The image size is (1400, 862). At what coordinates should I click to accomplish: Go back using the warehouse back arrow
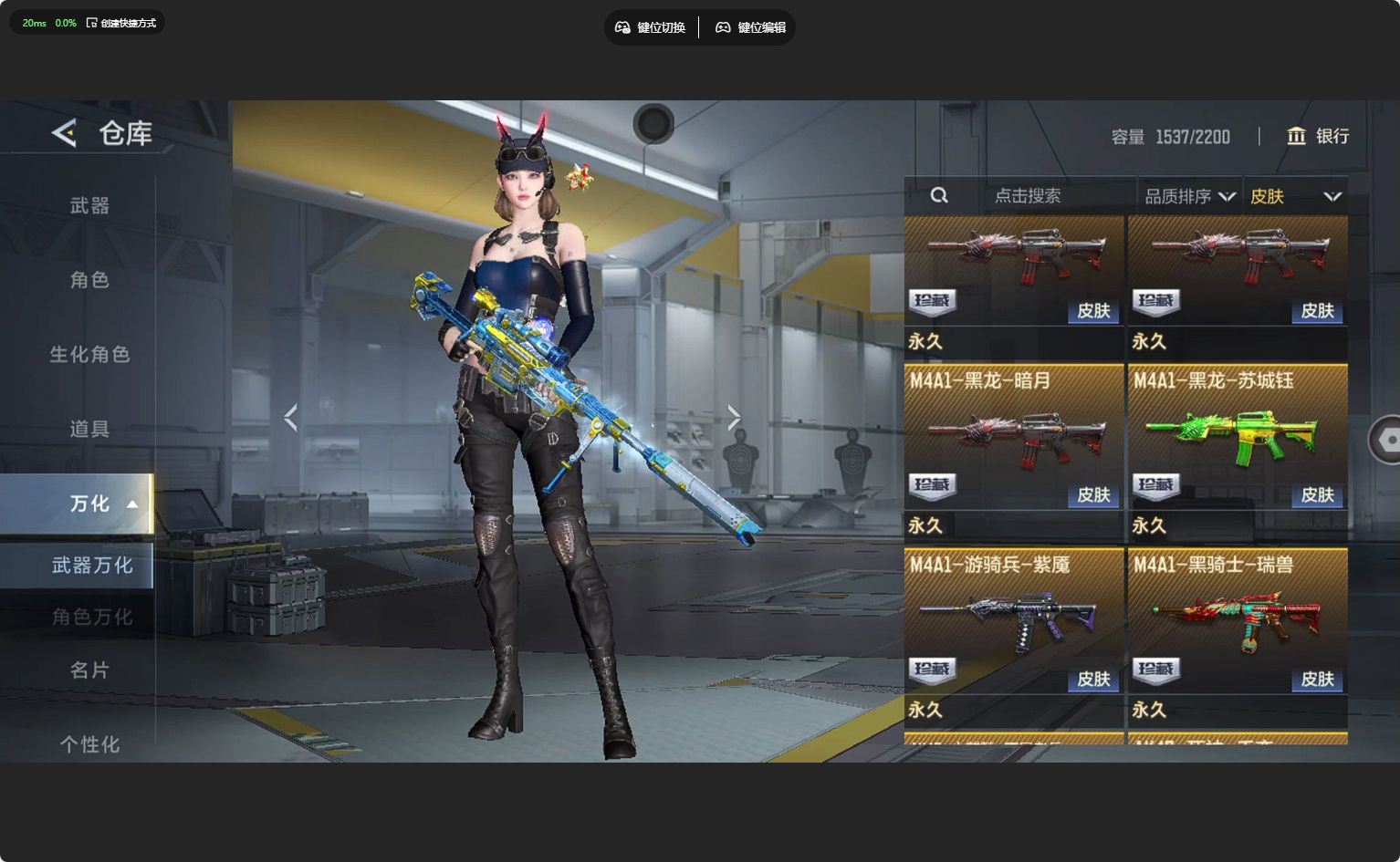[64, 133]
